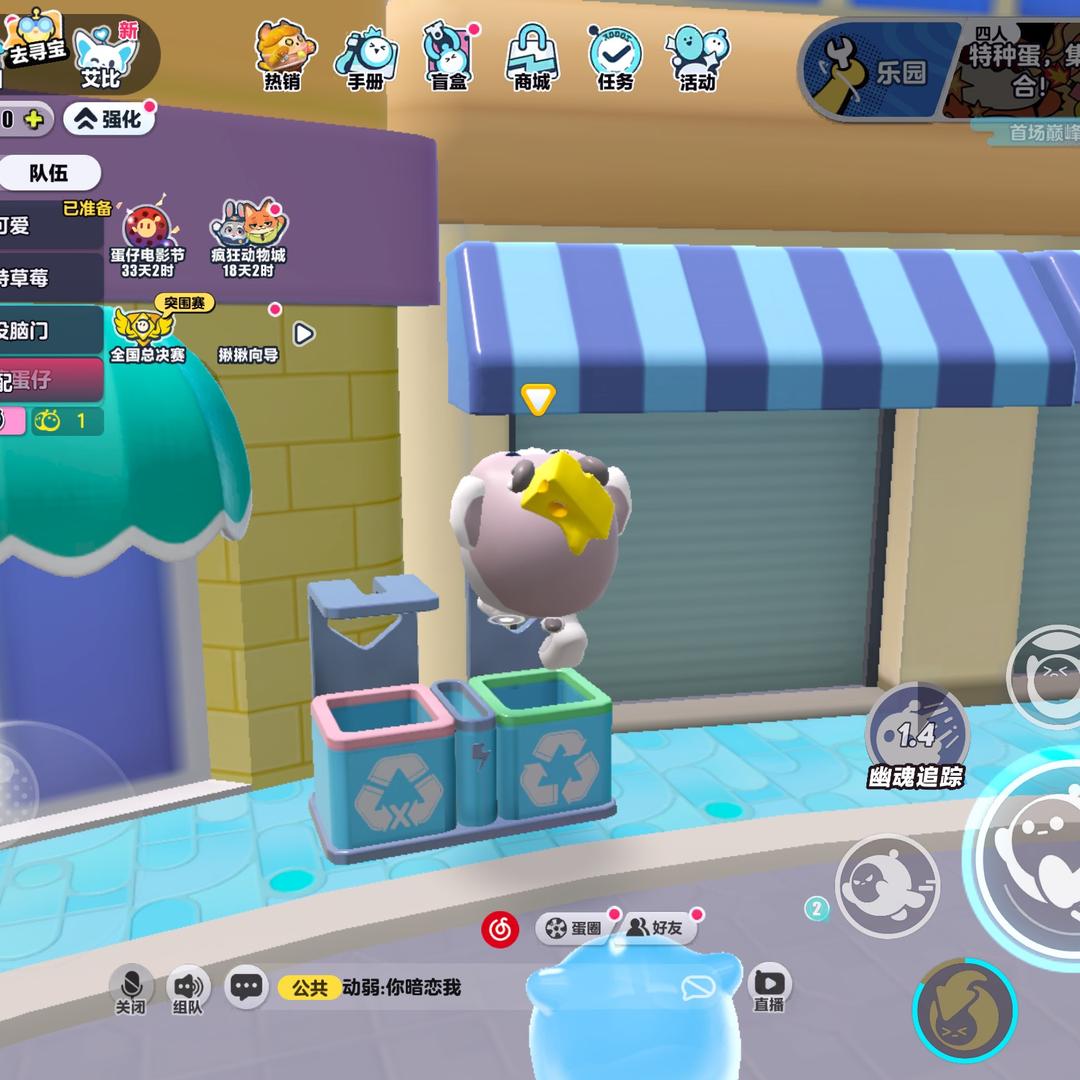Open the 热销 hot sales icon
This screenshot has height=1080, width=1080.
pos(285,55)
